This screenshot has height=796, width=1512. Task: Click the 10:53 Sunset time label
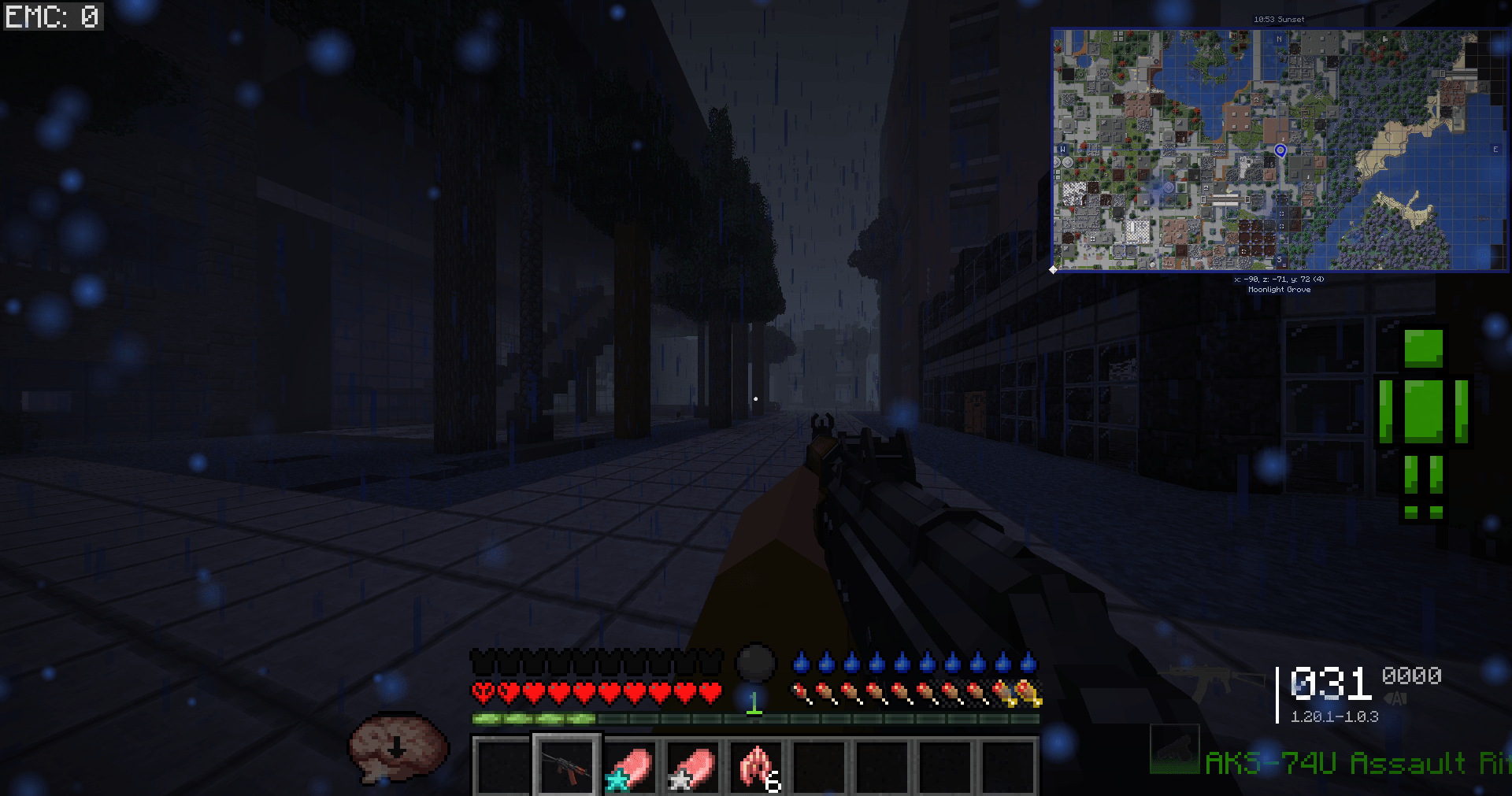1279,20
